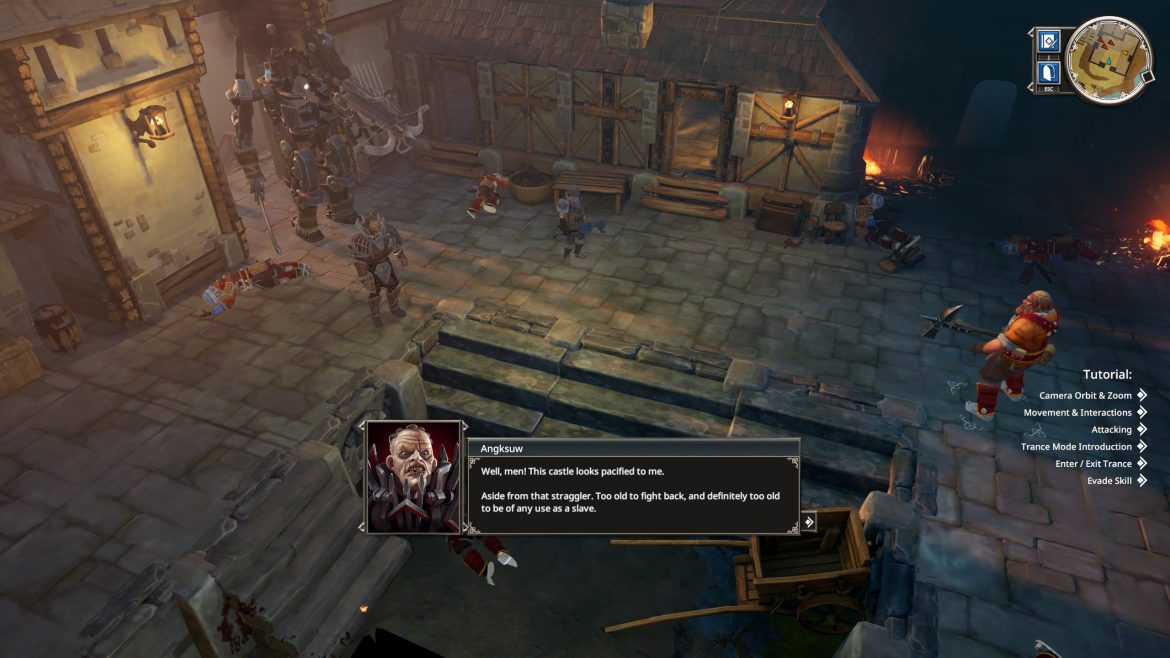Open the exit door menu icon

[1049, 73]
